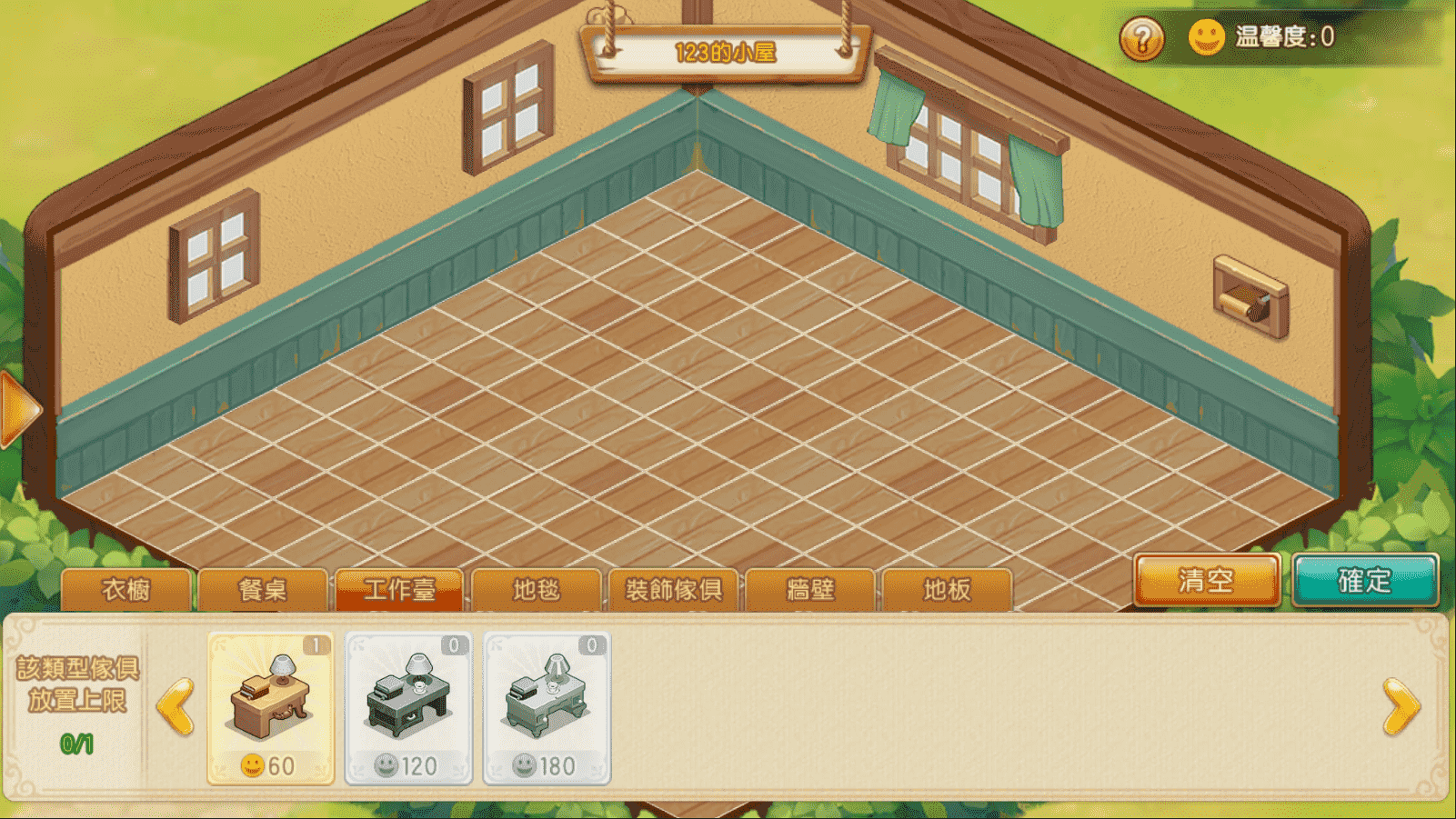Confirm with the teal 確定 button
The height and width of the screenshot is (819, 1456).
(x=1364, y=580)
